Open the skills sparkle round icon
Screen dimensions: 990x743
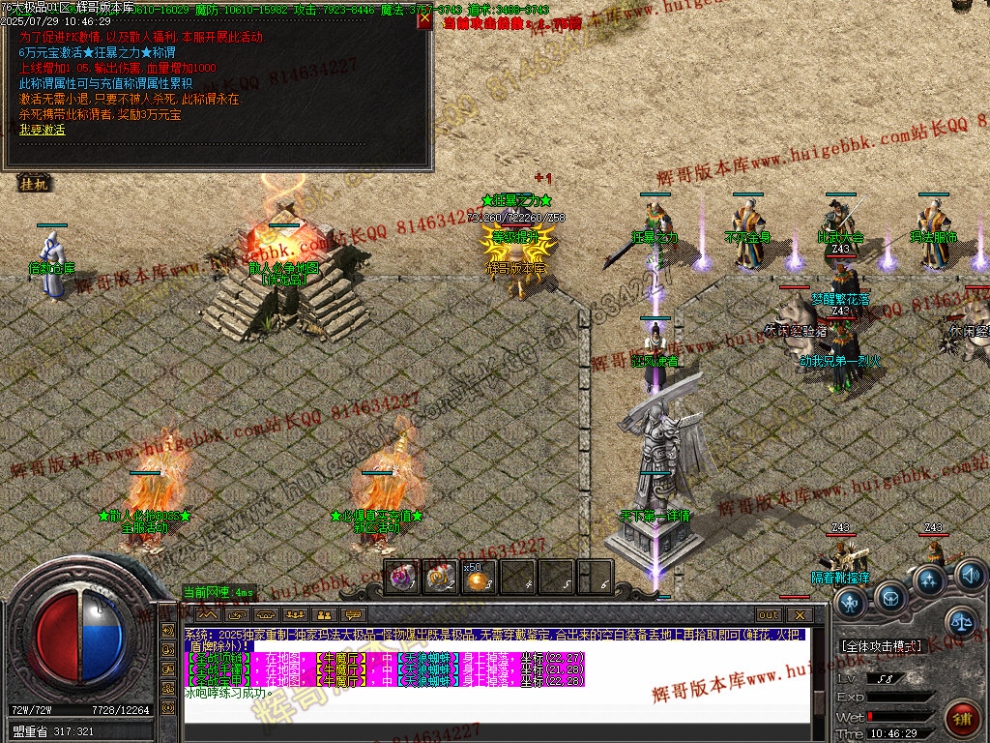pos(930,581)
